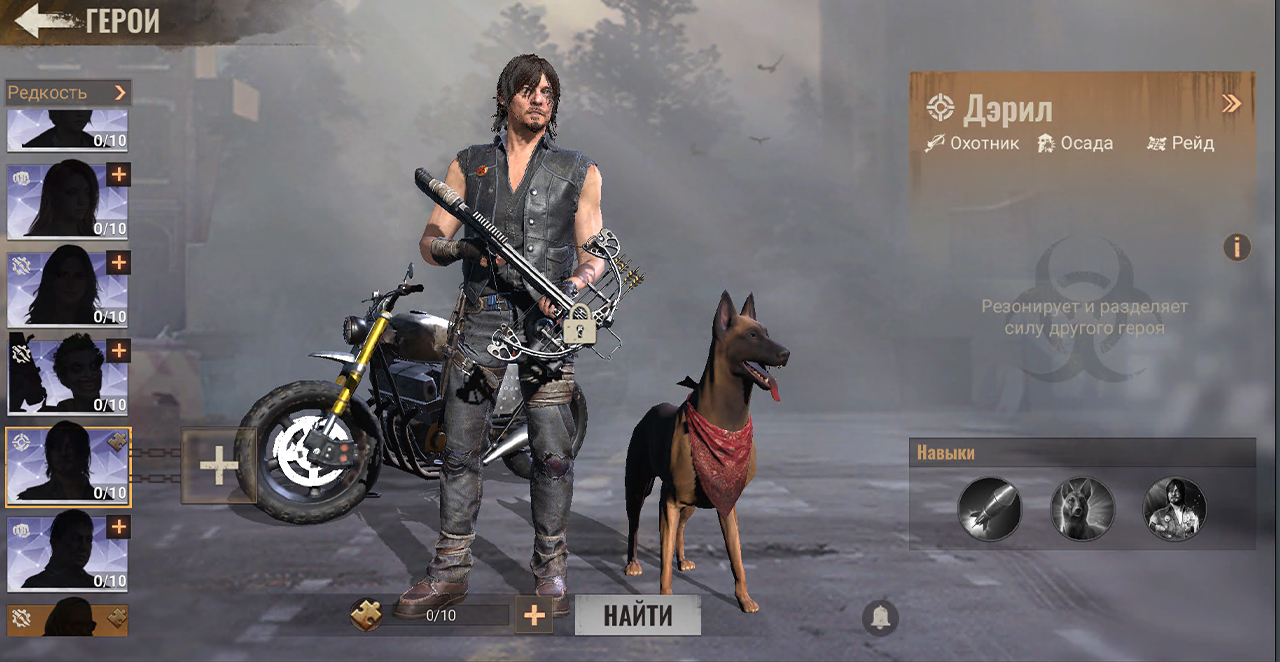Go back using the Герои arrow
This screenshot has height=662, width=1280.
42,21
